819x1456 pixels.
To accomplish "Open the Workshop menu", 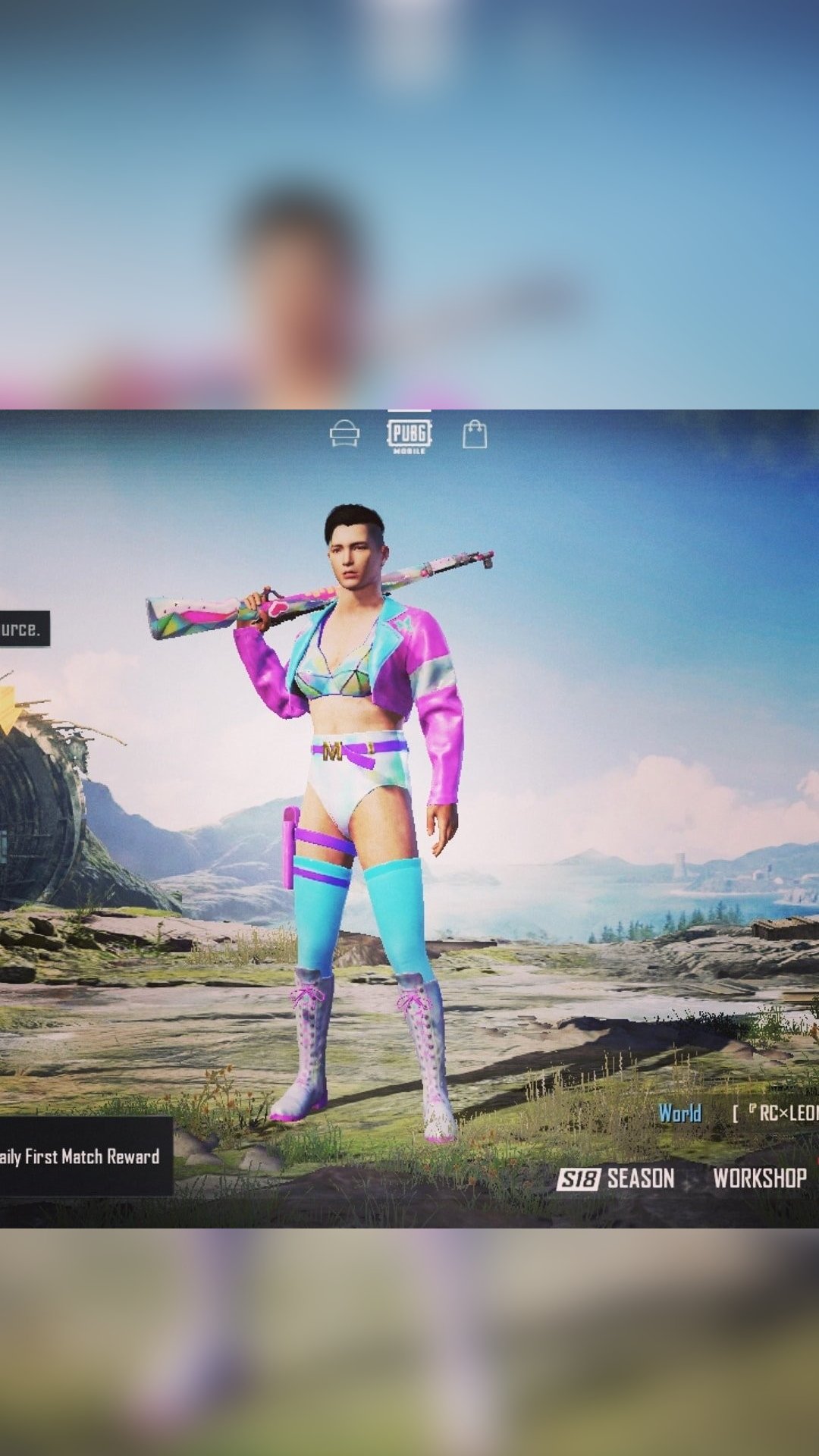I will (x=759, y=1178).
